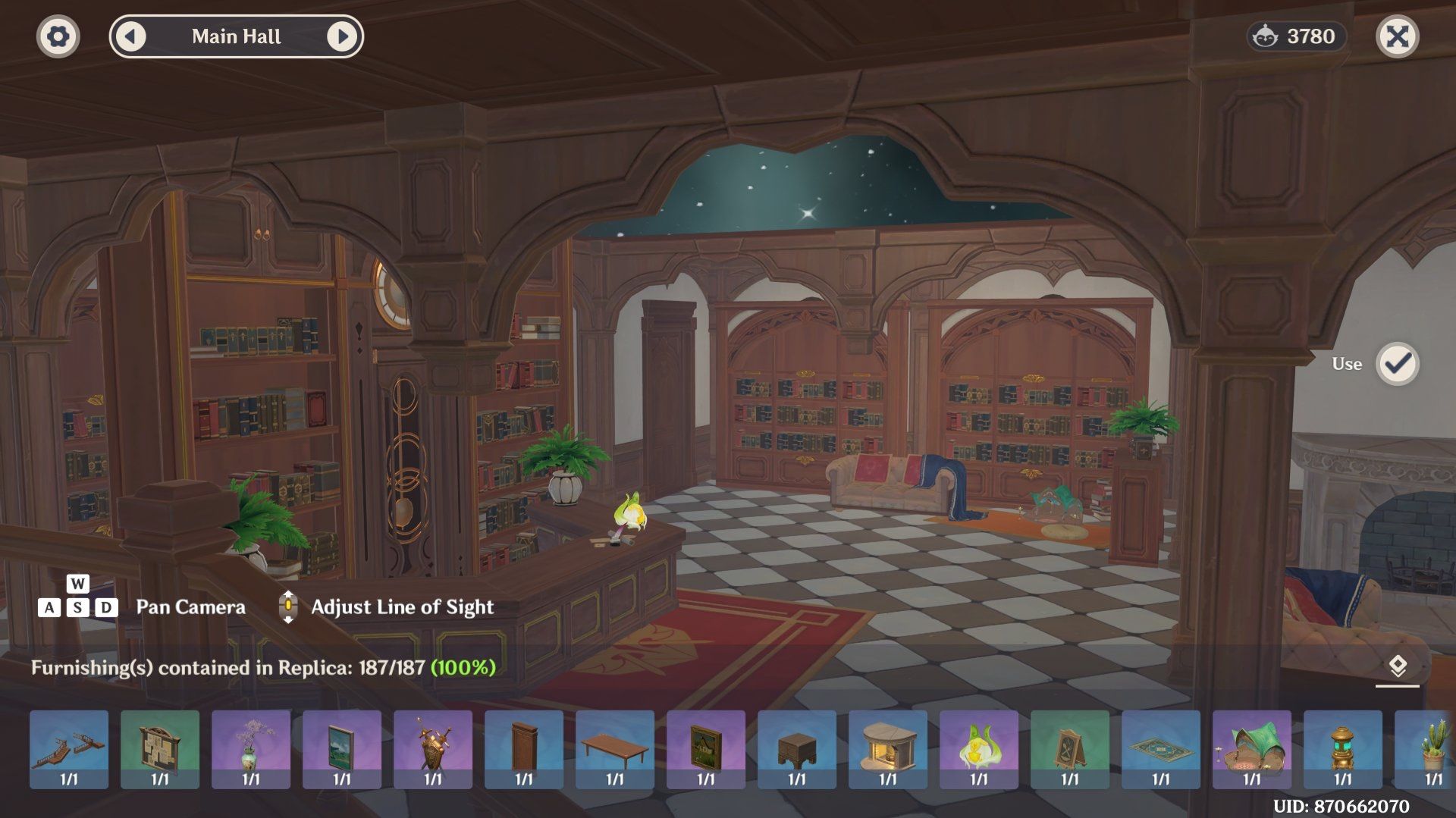This screenshot has width=1456, height=818.
Task: Select the framed cottage painting slot
Action: coord(706,749)
